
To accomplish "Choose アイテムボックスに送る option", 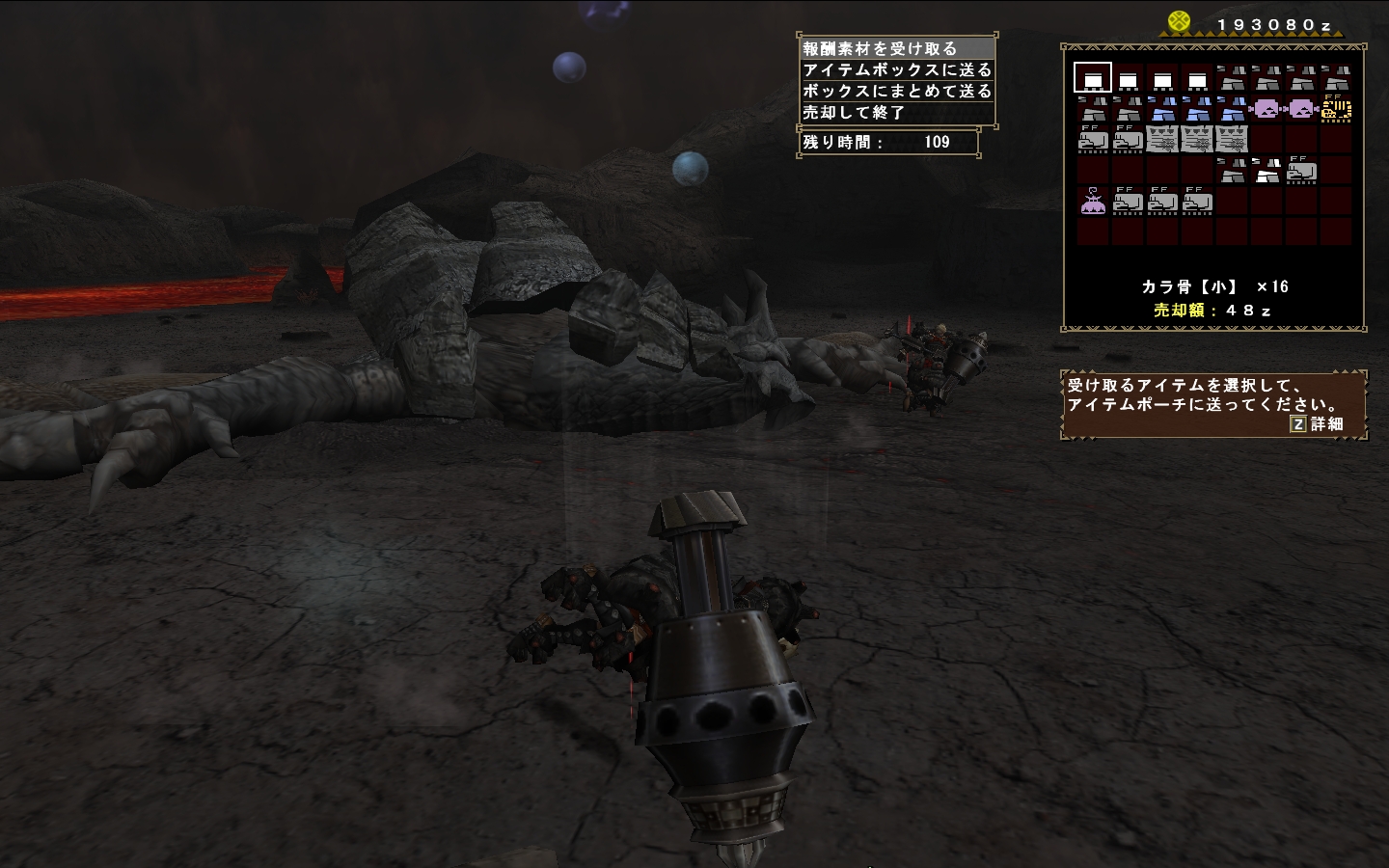I will click(897, 69).
